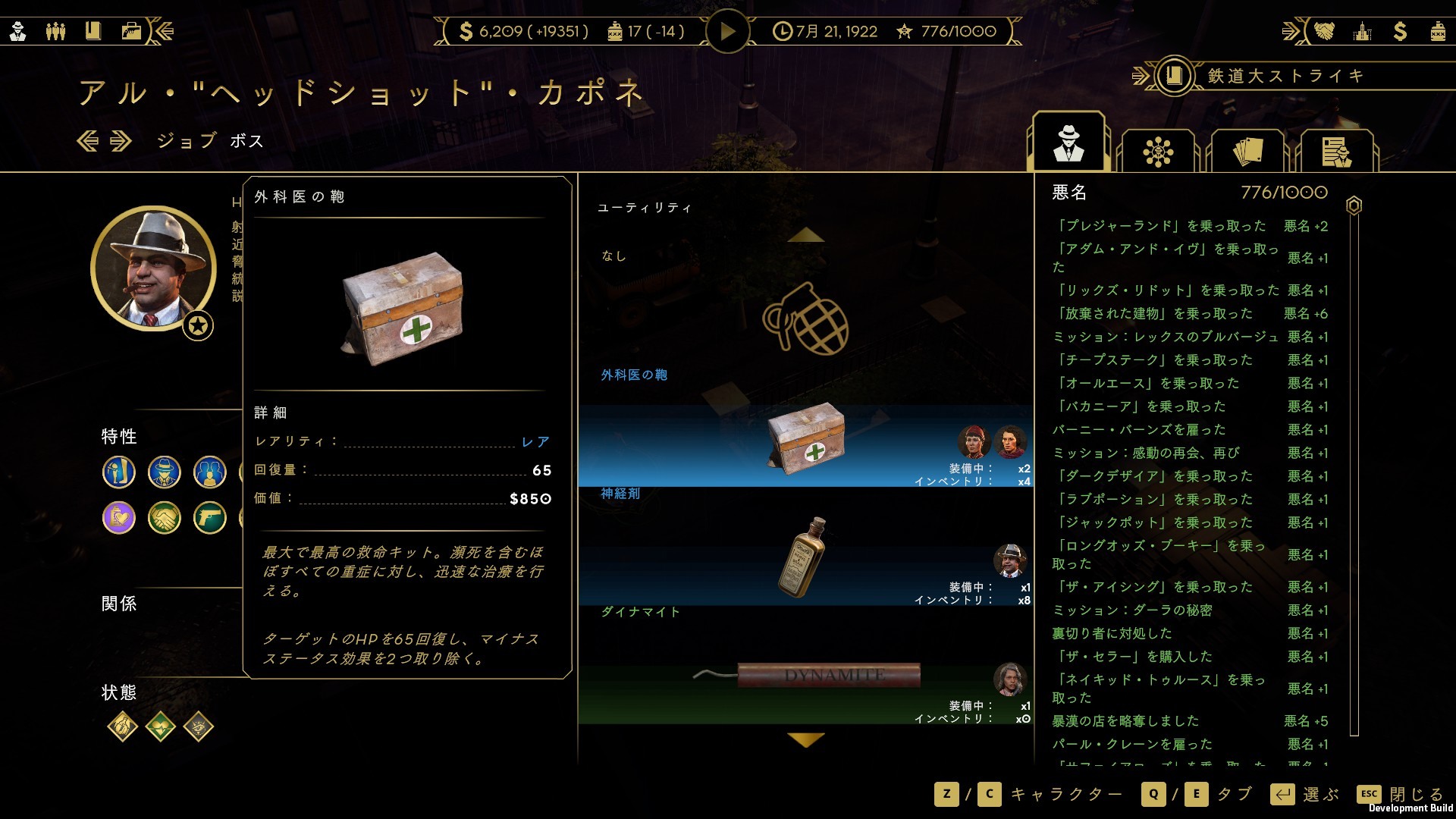Open the crew roster icon showing three figures
The image size is (1456, 819).
[x=55, y=32]
